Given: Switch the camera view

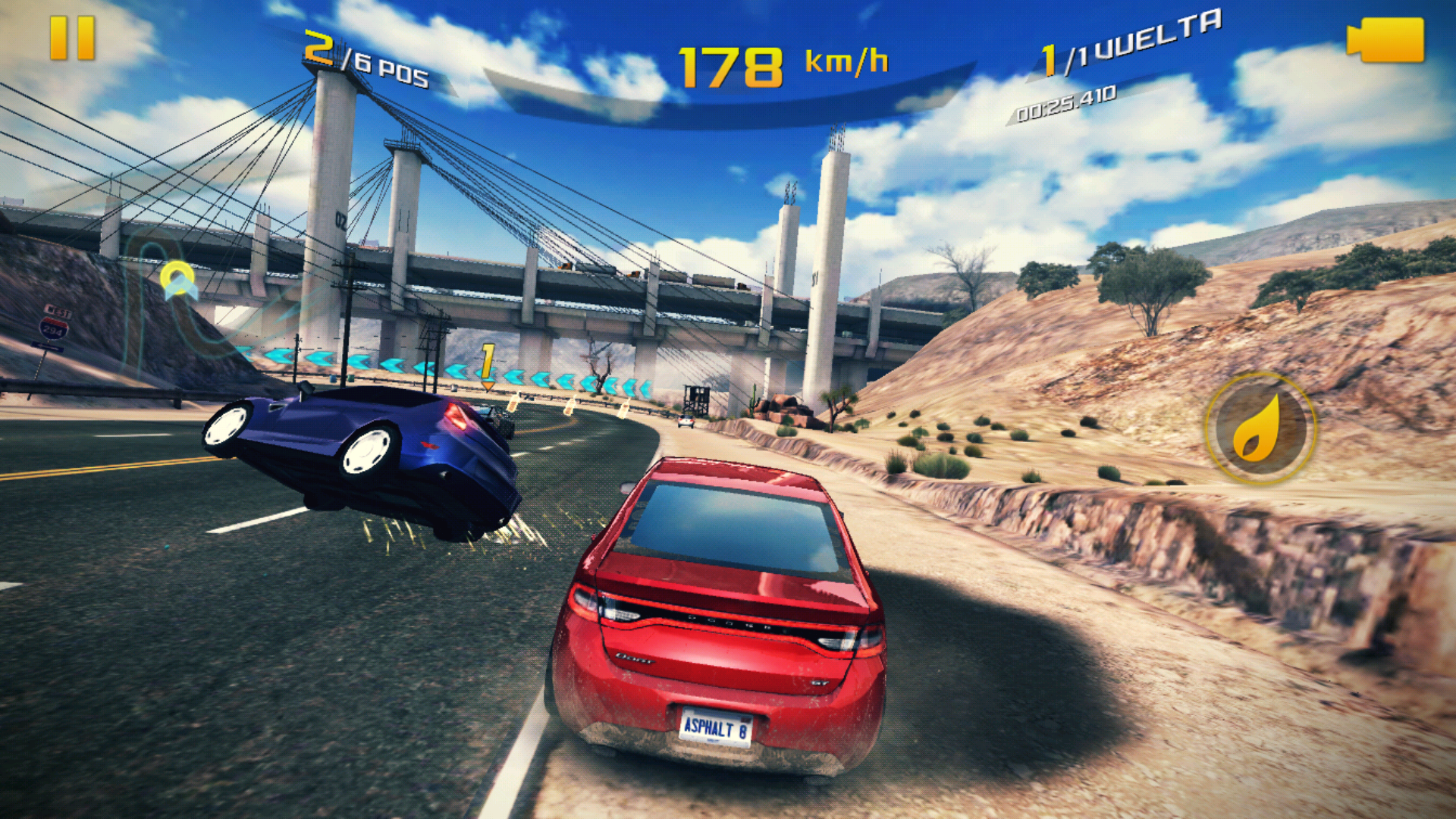Looking at the screenshot, I should (x=1385, y=40).
